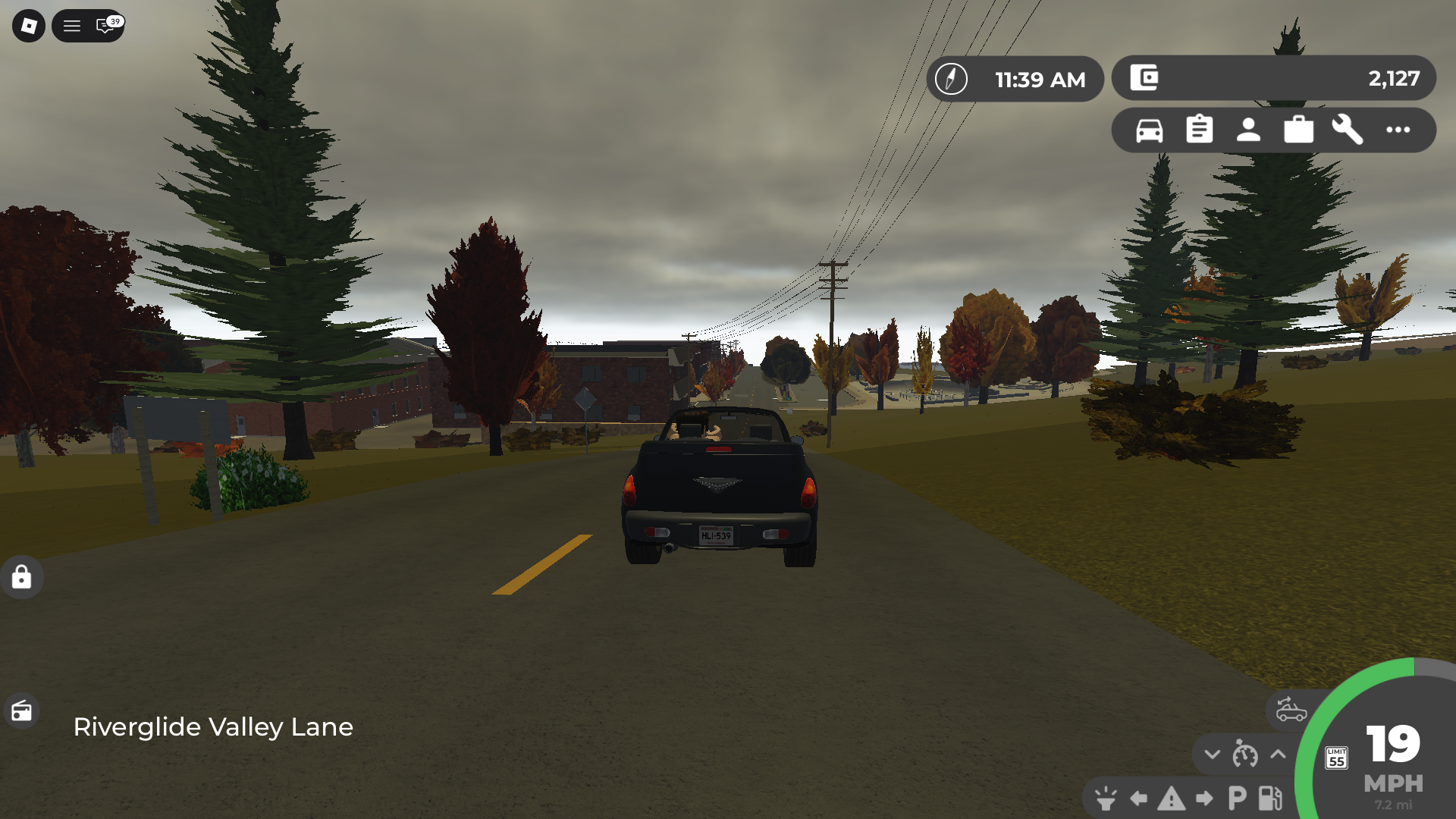Collapse the chevron right of the speedometer
Image resolution: width=1456 pixels, height=819 pixels.
pyautogui.click(x=1278, y=754)
